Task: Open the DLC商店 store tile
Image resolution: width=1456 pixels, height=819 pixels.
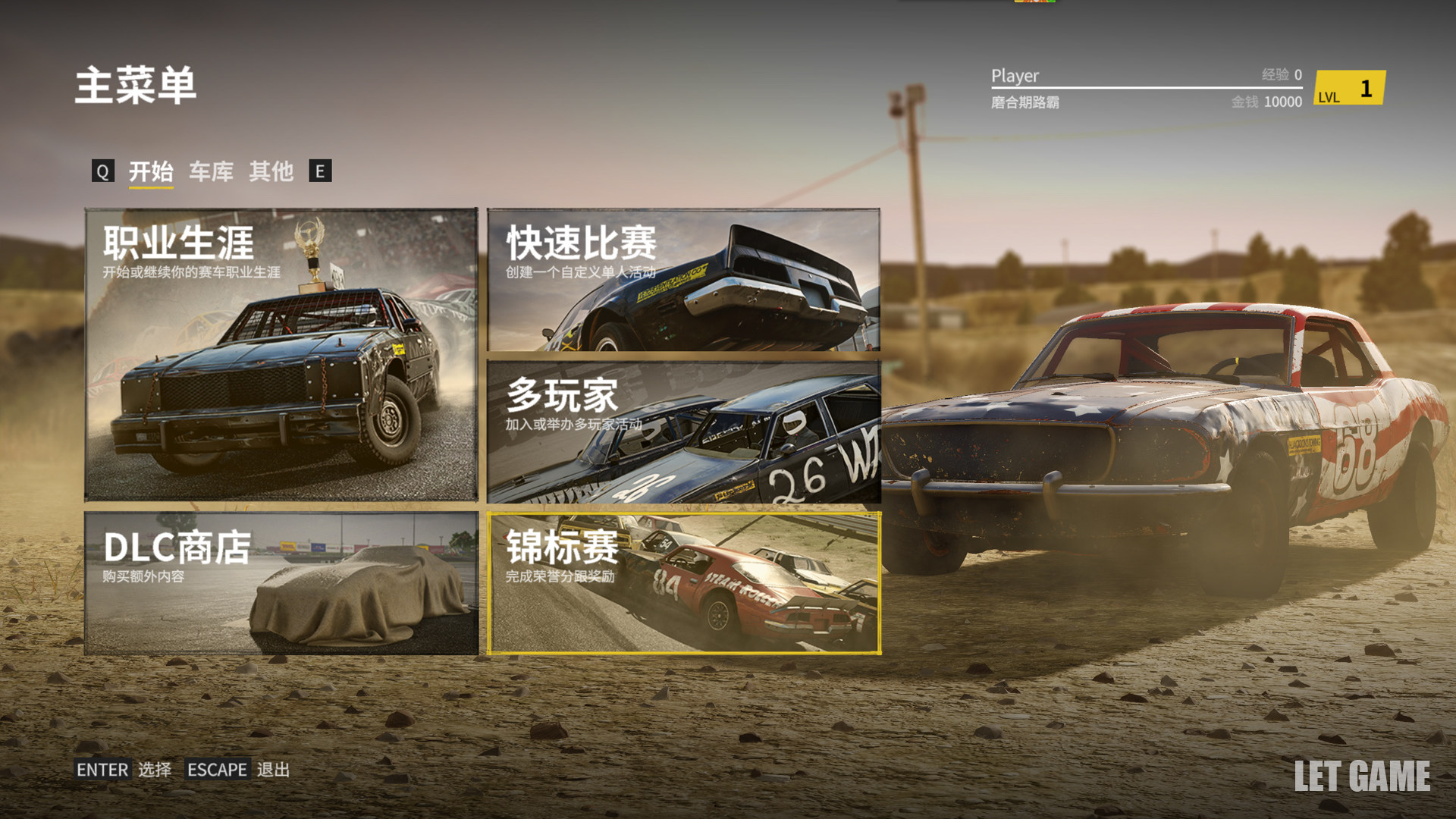Action: click(x=281, y=582)
